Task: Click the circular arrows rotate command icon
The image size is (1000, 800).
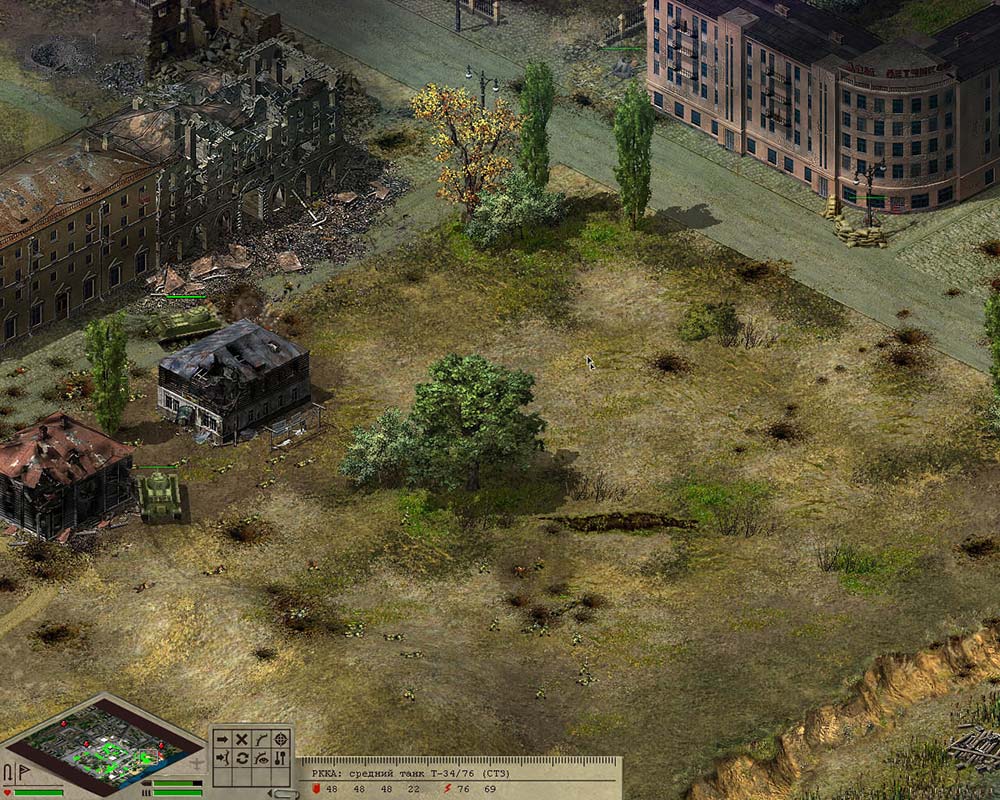Action: pos(241,759)
